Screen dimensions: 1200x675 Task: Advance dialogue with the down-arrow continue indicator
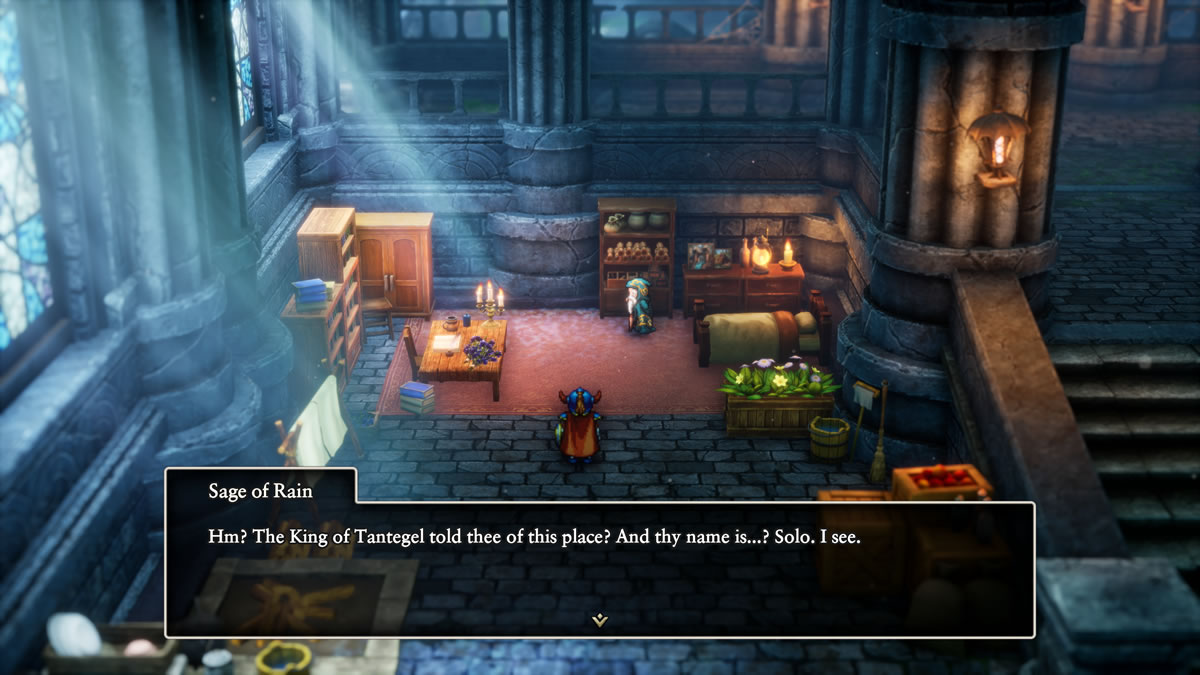pos(599,620)
